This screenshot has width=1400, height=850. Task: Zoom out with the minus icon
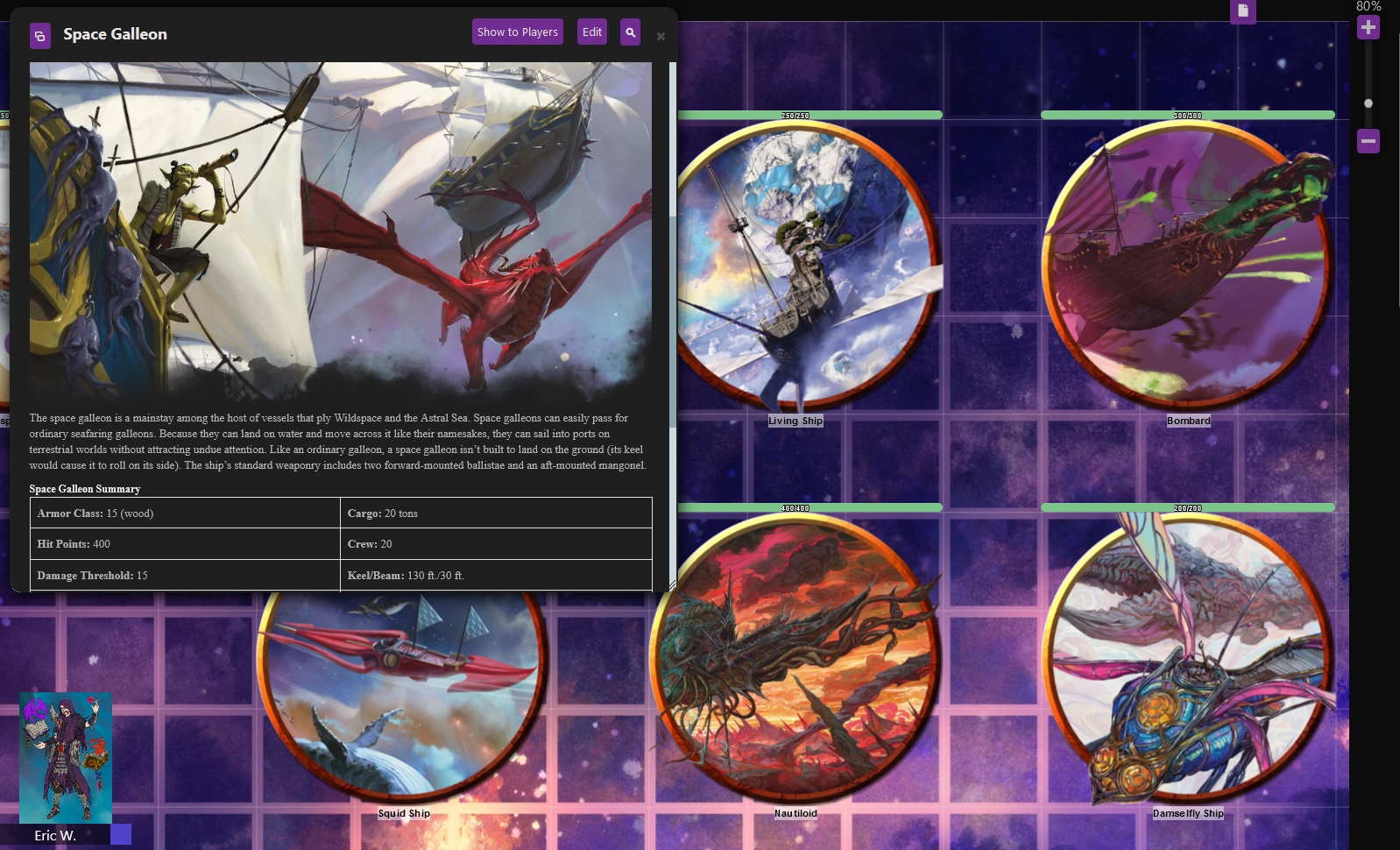coord(1369,139)
